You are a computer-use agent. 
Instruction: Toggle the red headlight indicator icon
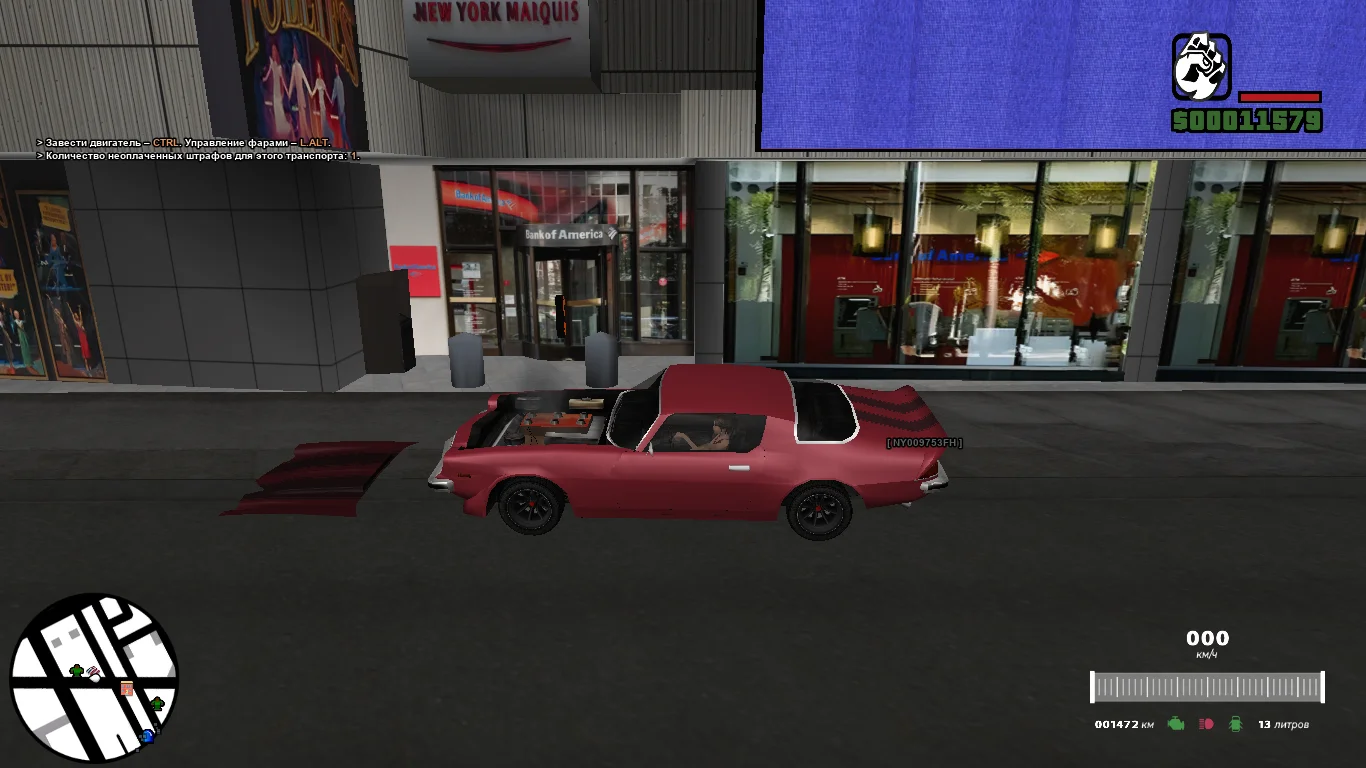point(1207,724)
